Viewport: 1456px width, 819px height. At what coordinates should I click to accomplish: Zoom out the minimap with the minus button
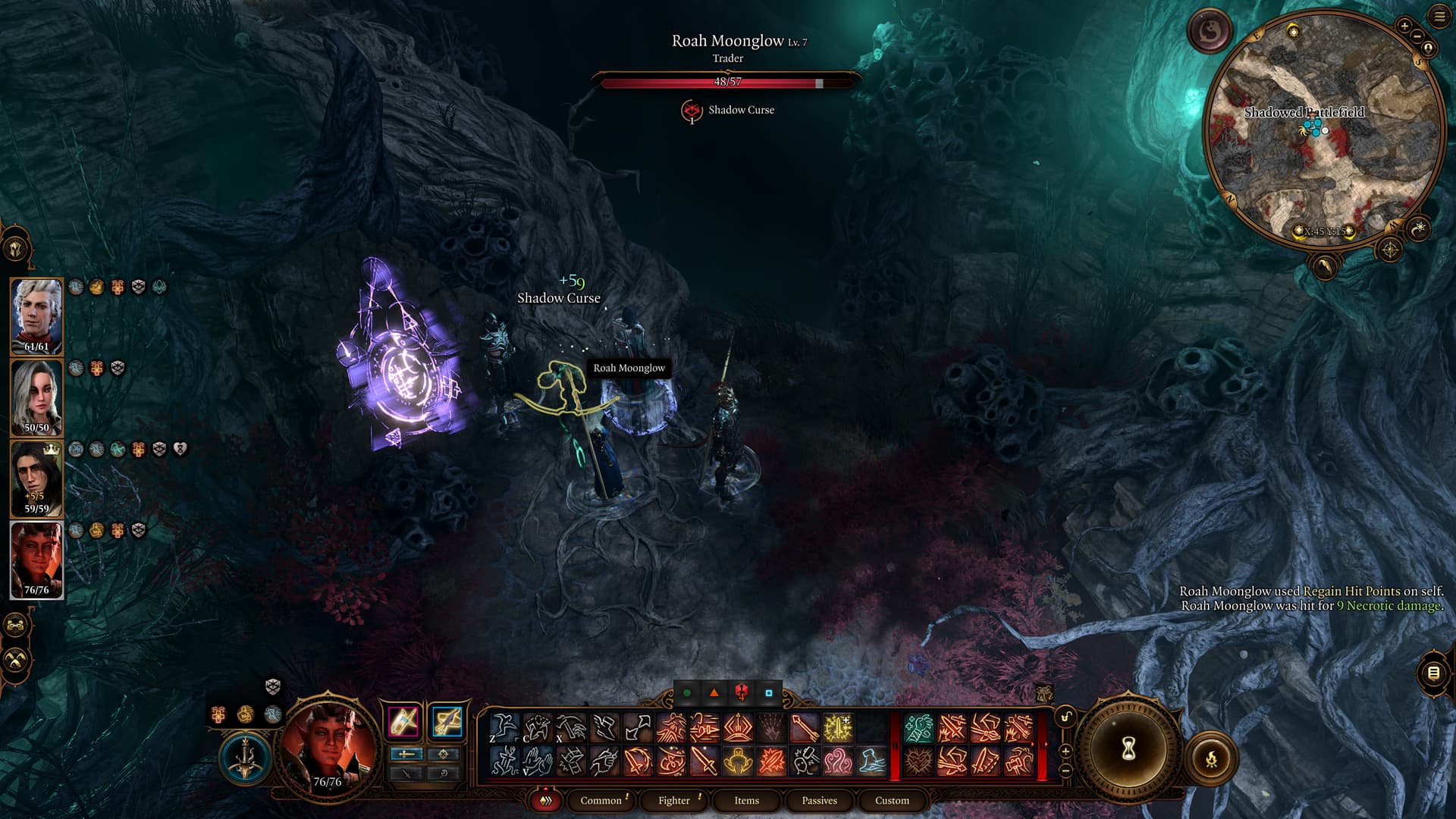1416,36
